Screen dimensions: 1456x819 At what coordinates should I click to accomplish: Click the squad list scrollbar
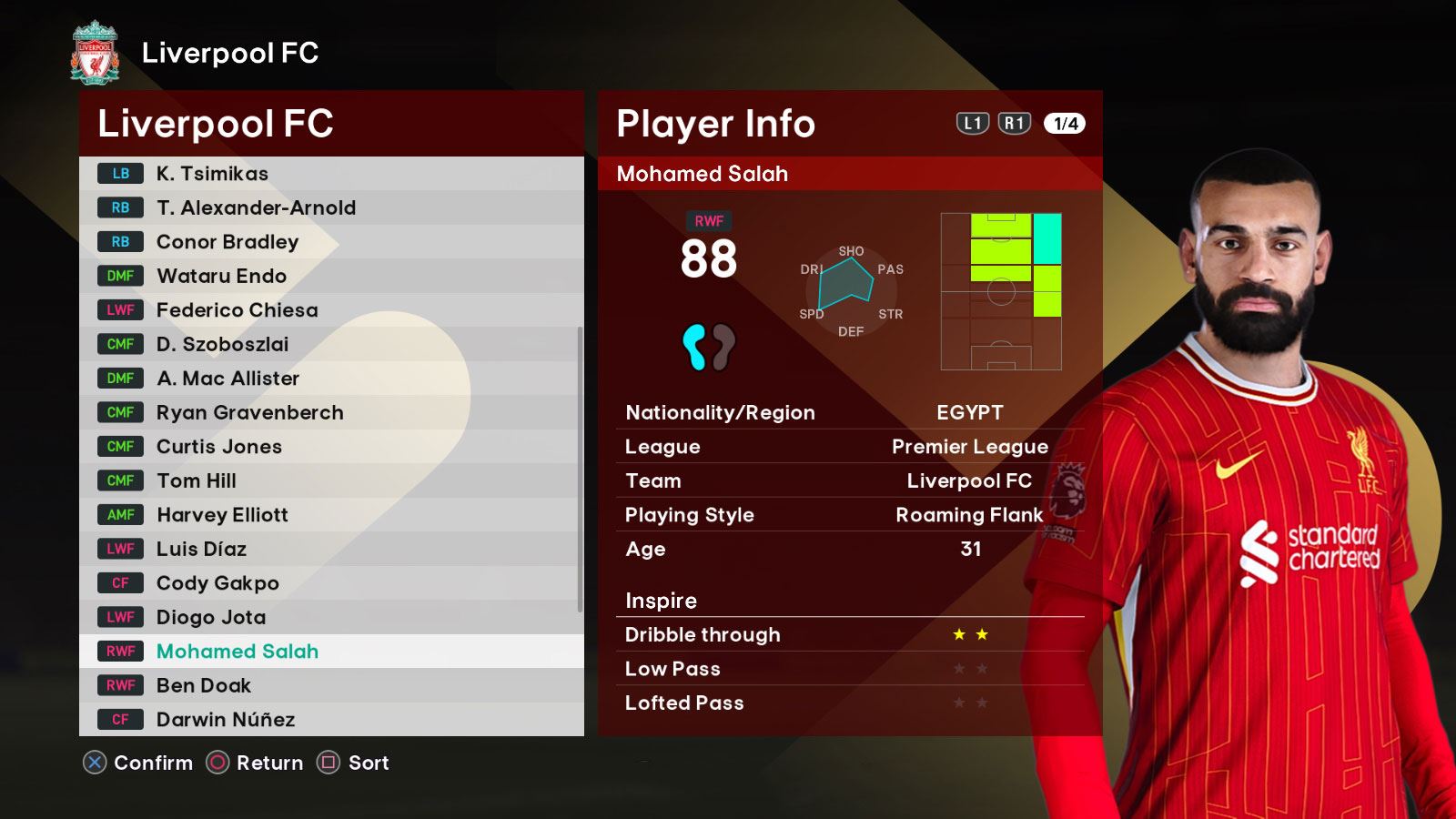point(580,469)
